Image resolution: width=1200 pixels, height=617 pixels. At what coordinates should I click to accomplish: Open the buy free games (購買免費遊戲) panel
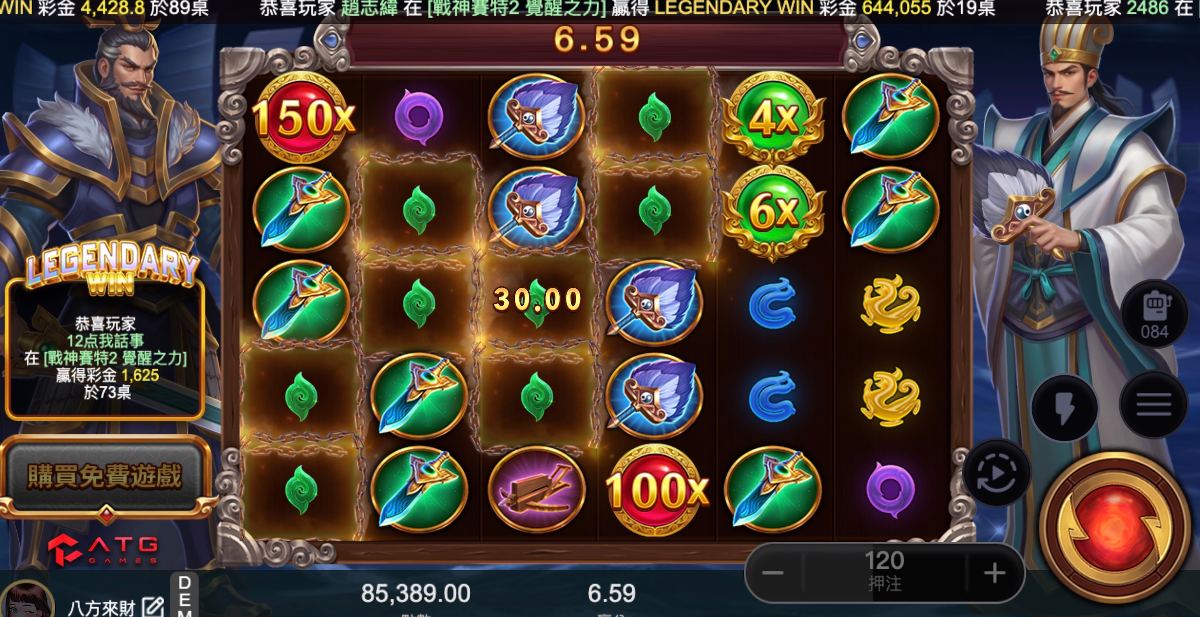click(x=104, y=477)
